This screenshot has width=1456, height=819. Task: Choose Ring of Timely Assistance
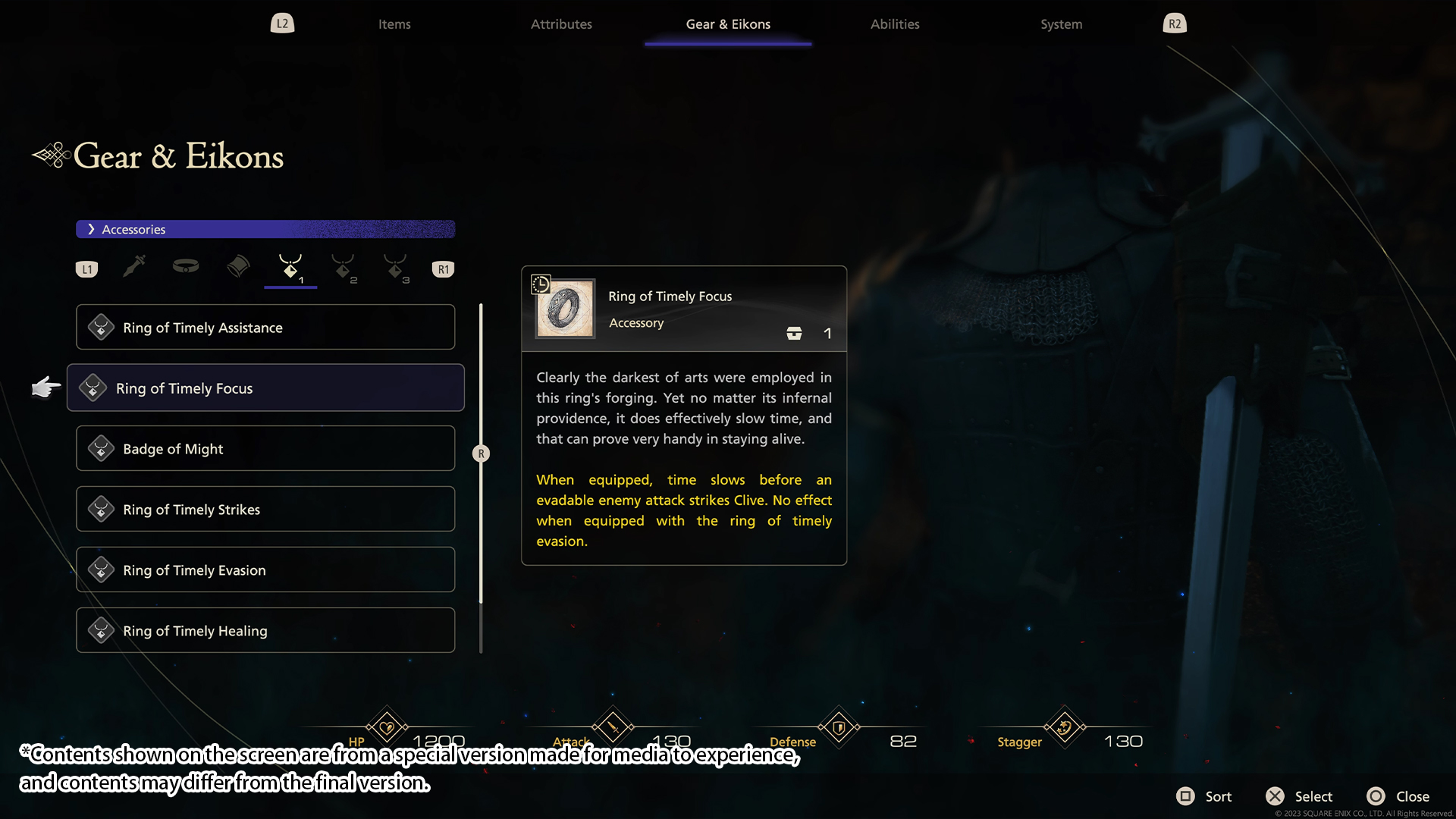tap(265, 328)
